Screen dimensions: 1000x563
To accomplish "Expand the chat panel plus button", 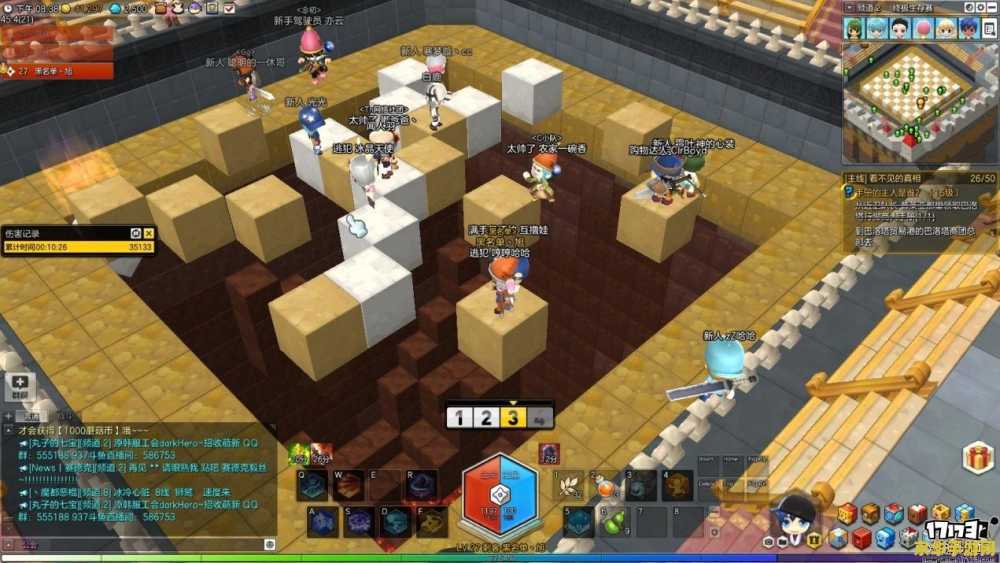I will coord(21,384).
